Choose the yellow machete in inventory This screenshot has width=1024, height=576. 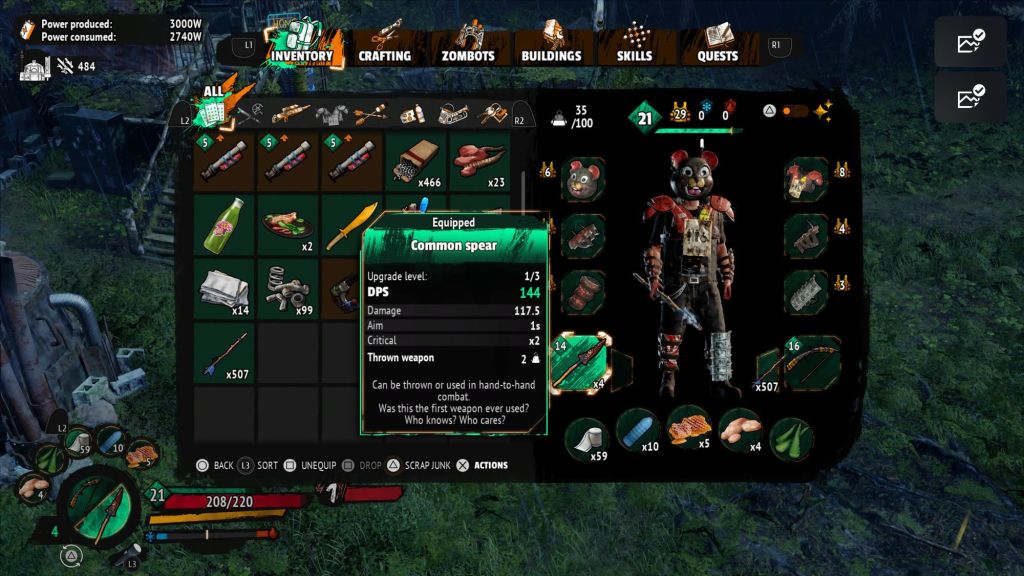[351, 225]
